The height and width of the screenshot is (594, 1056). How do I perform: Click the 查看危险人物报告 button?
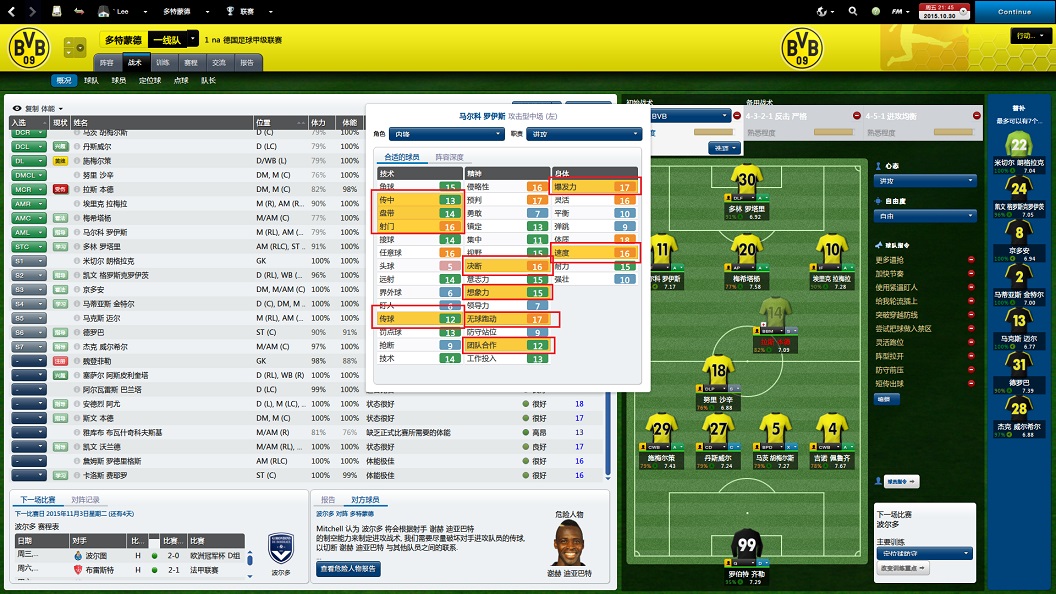coord(349,568)
